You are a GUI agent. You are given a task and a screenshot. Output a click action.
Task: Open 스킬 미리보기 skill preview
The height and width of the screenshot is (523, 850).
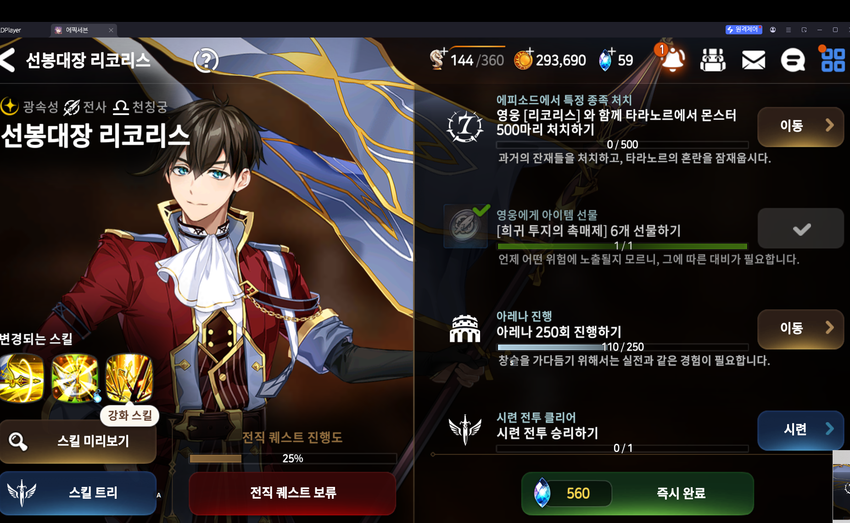(78, 441)
